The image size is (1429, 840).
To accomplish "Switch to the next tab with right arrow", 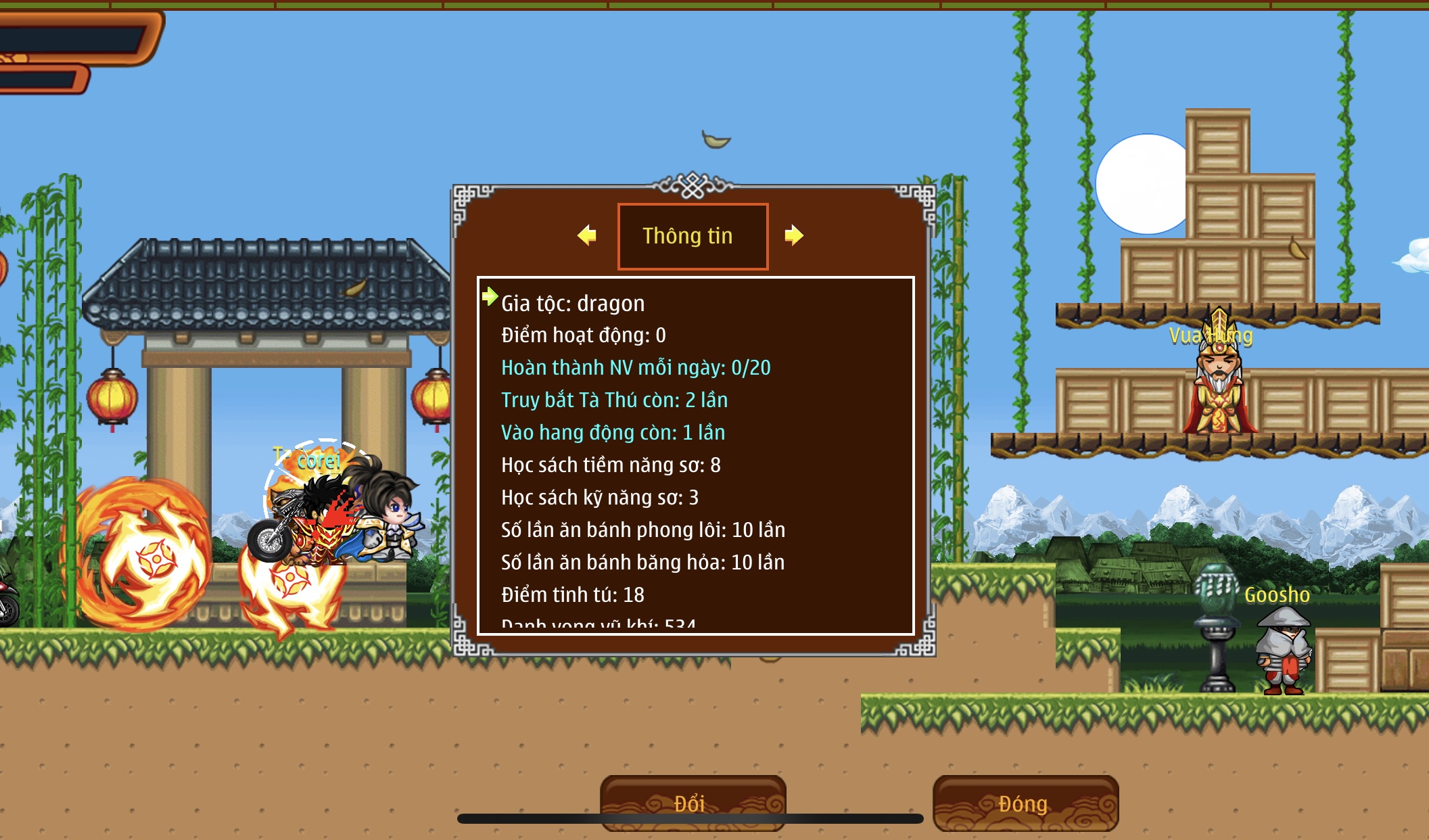I will [793, 235].
